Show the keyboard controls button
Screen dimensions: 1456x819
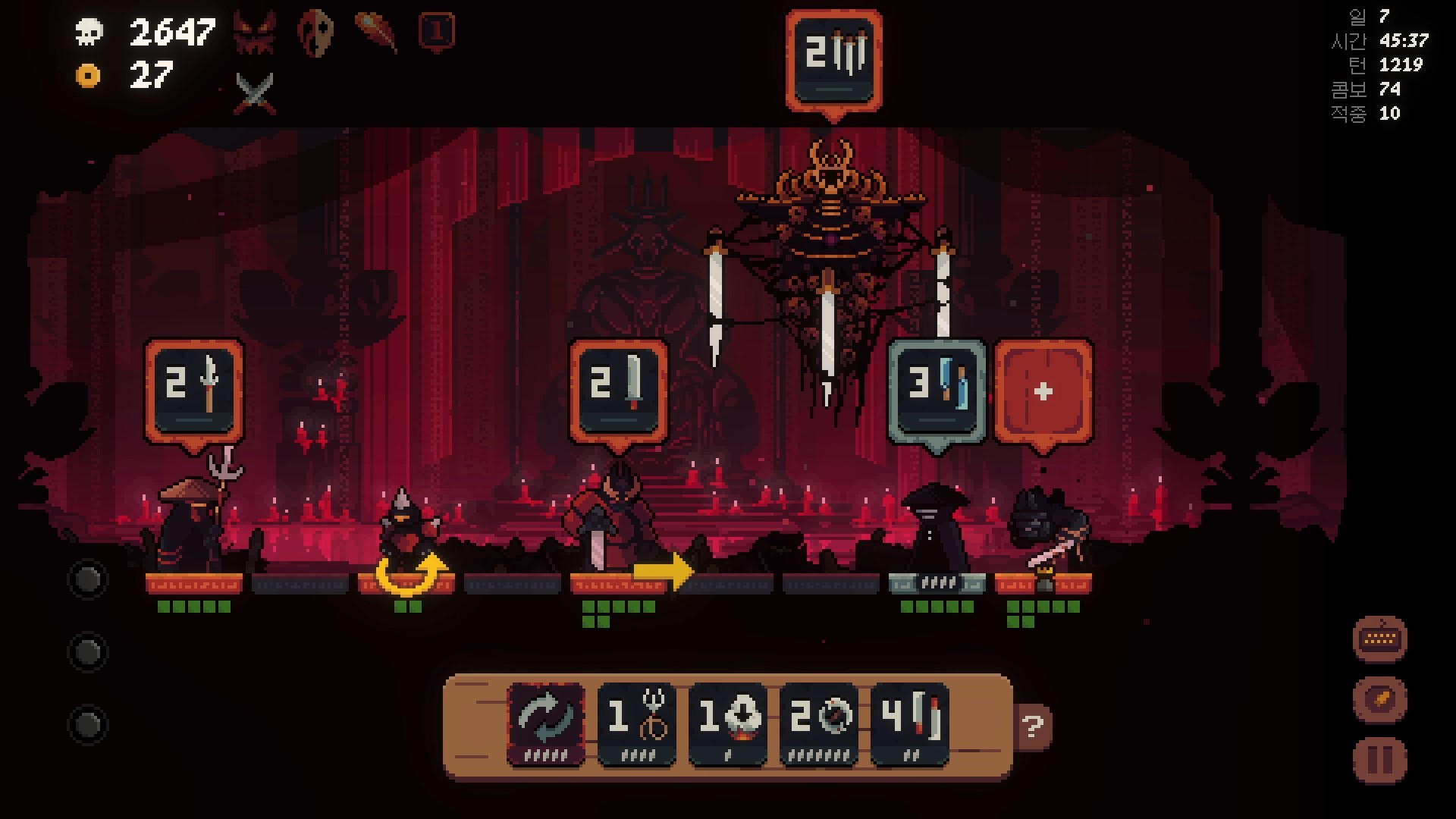[1379, 639]
